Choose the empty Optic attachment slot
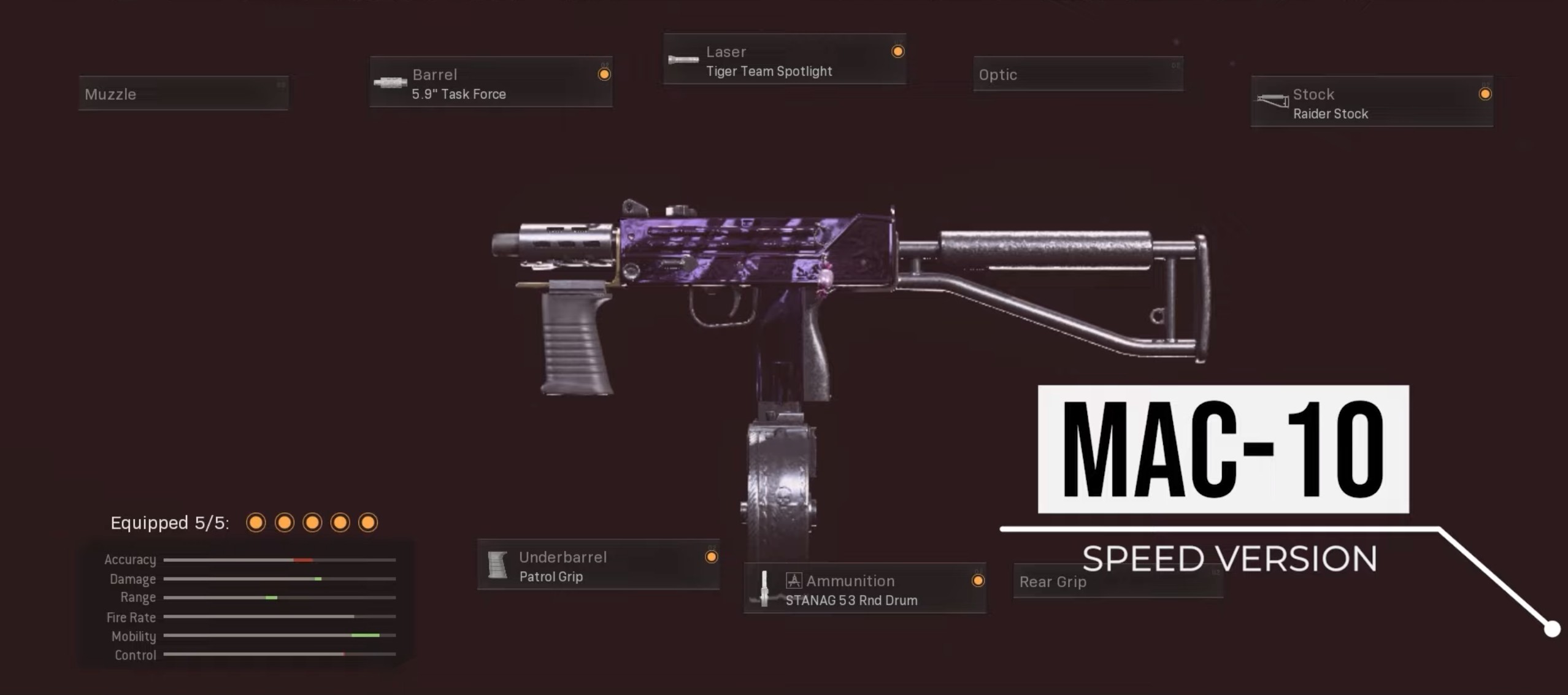 (x=1078, y=75)
